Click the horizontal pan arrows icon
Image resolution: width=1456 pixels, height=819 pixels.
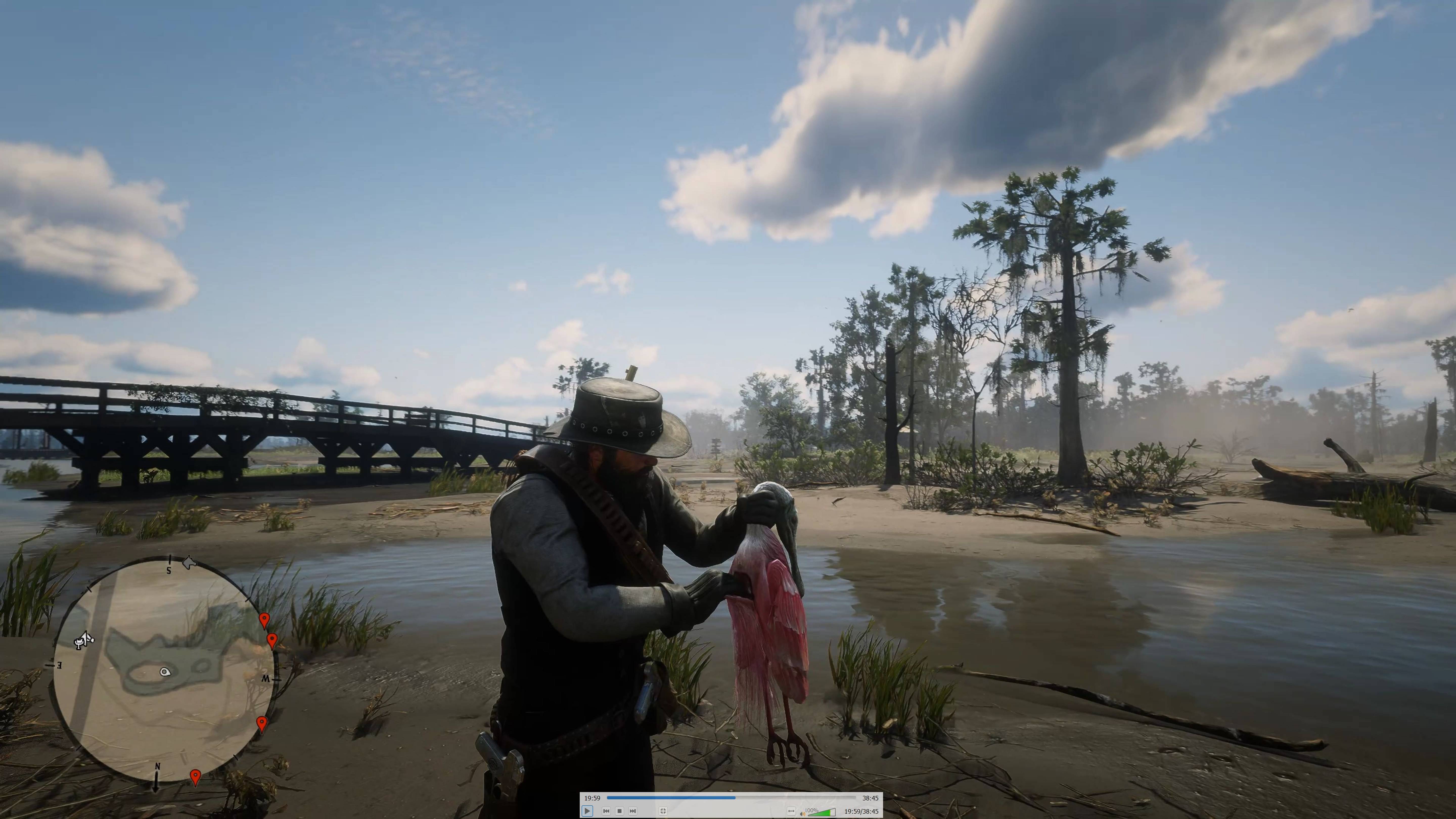tap(791, 812)
